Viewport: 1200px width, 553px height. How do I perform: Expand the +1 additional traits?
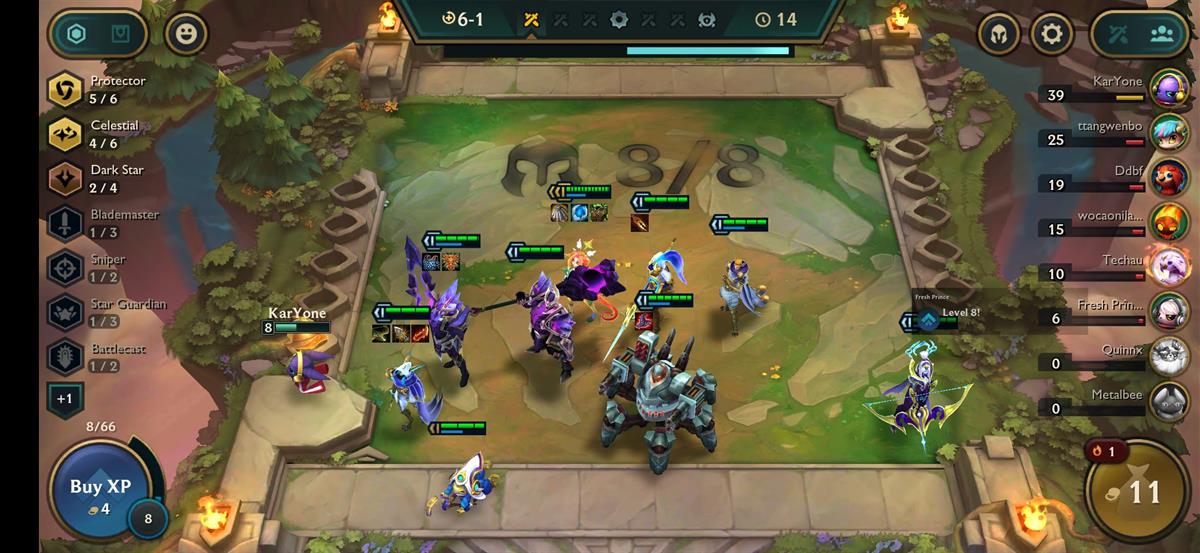point(64,399)
